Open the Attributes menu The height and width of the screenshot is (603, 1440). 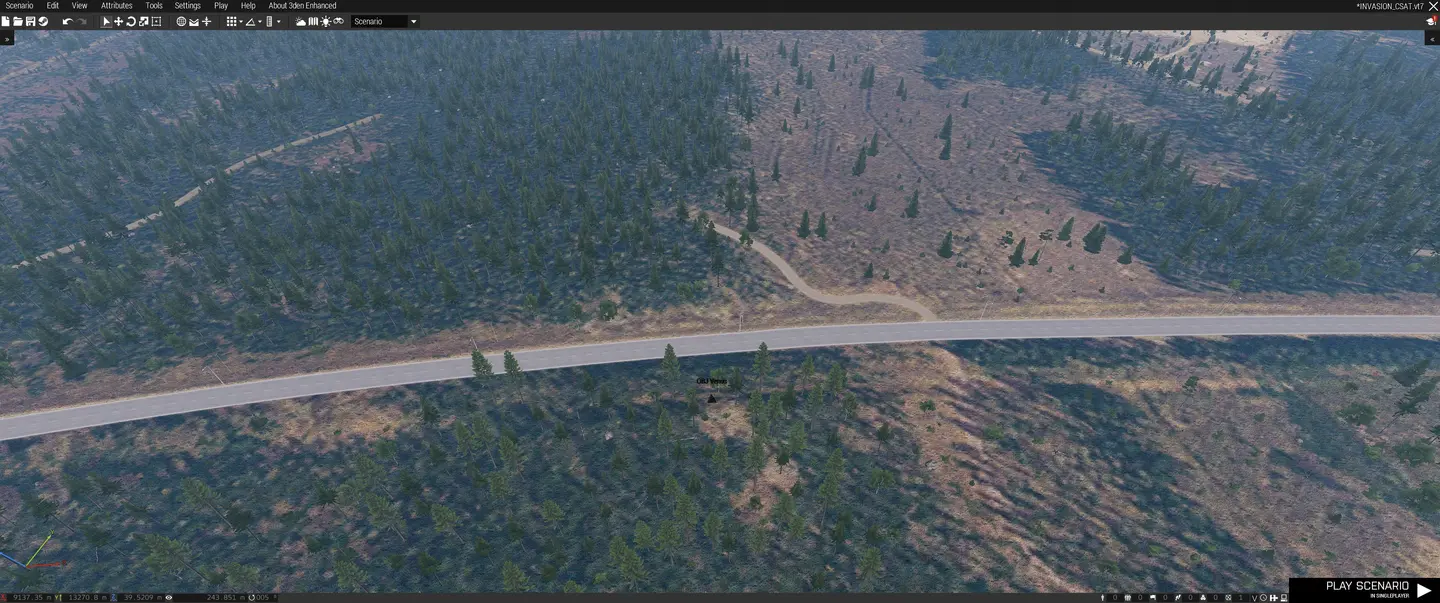point(117,6)
